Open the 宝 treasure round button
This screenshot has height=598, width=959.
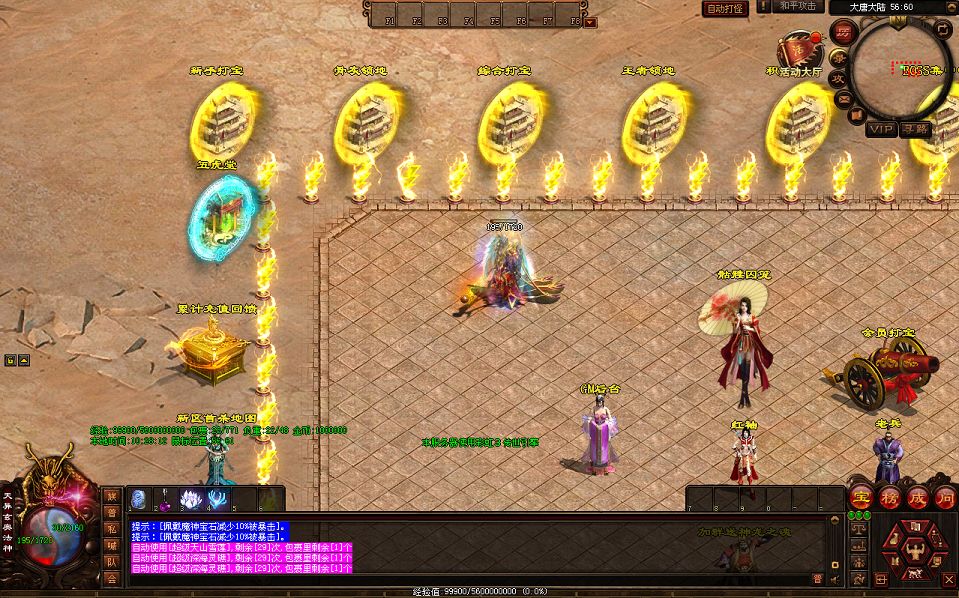click(x=861, y=497)
